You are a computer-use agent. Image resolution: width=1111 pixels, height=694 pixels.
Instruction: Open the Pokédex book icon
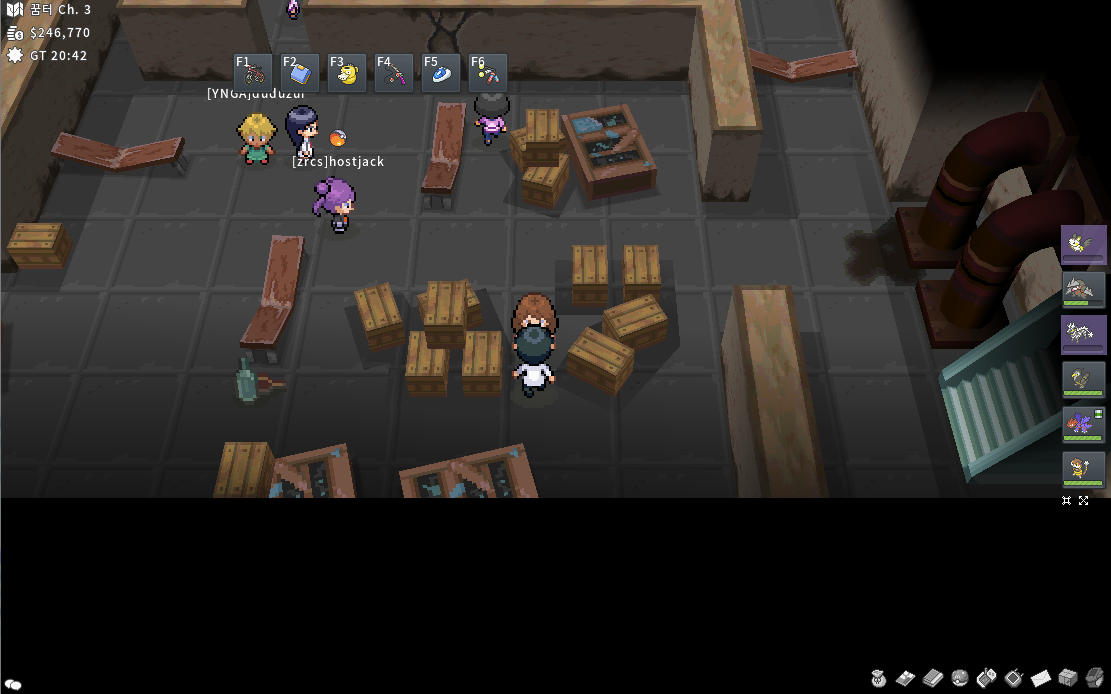933,678
